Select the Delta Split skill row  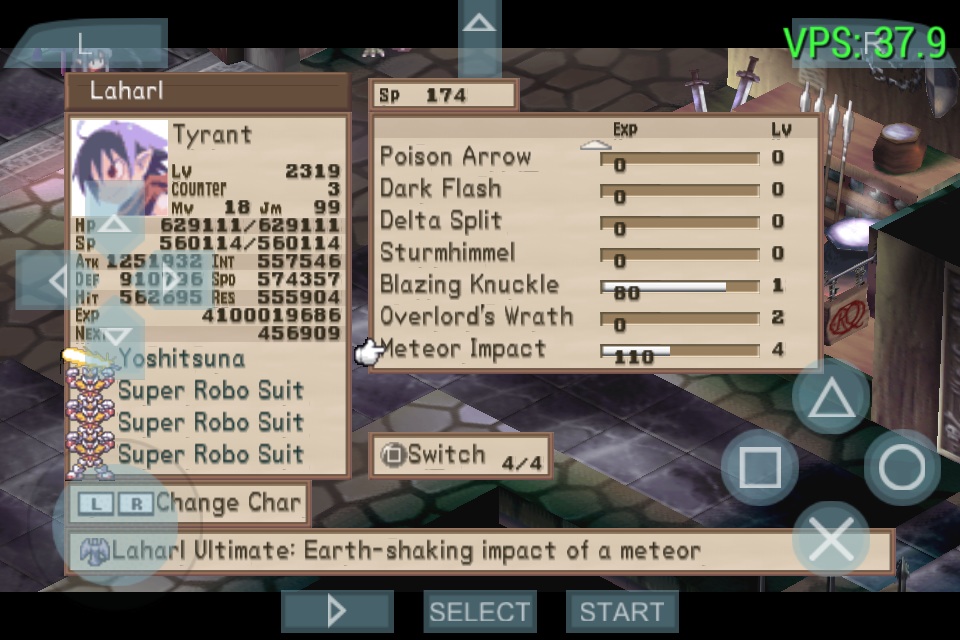440,221
